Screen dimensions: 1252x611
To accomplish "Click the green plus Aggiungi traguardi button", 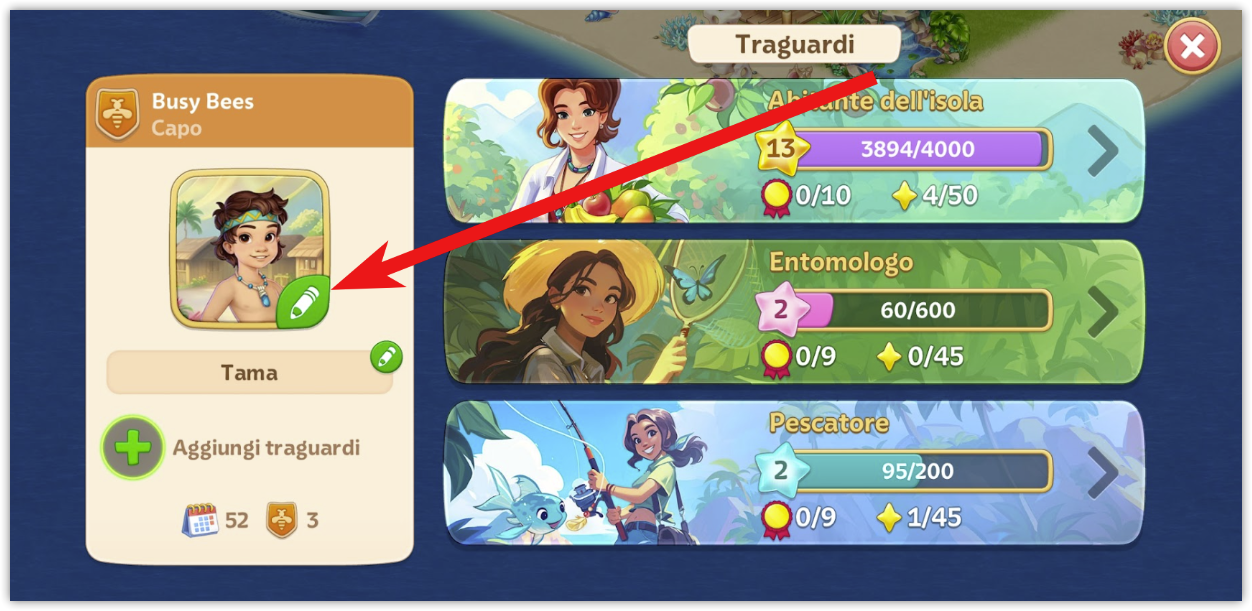I will (x=133, y=448).
